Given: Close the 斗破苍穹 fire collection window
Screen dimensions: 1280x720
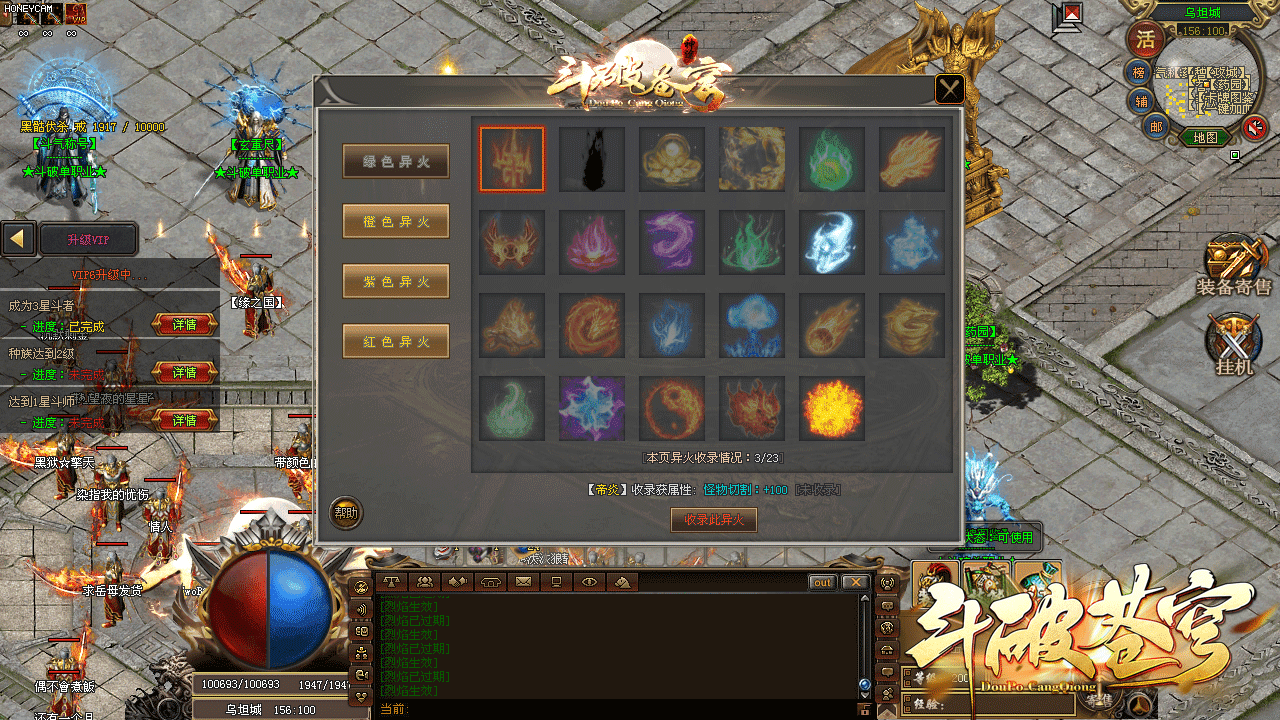Looking at the screenshot, I should (x=949, y=90).
